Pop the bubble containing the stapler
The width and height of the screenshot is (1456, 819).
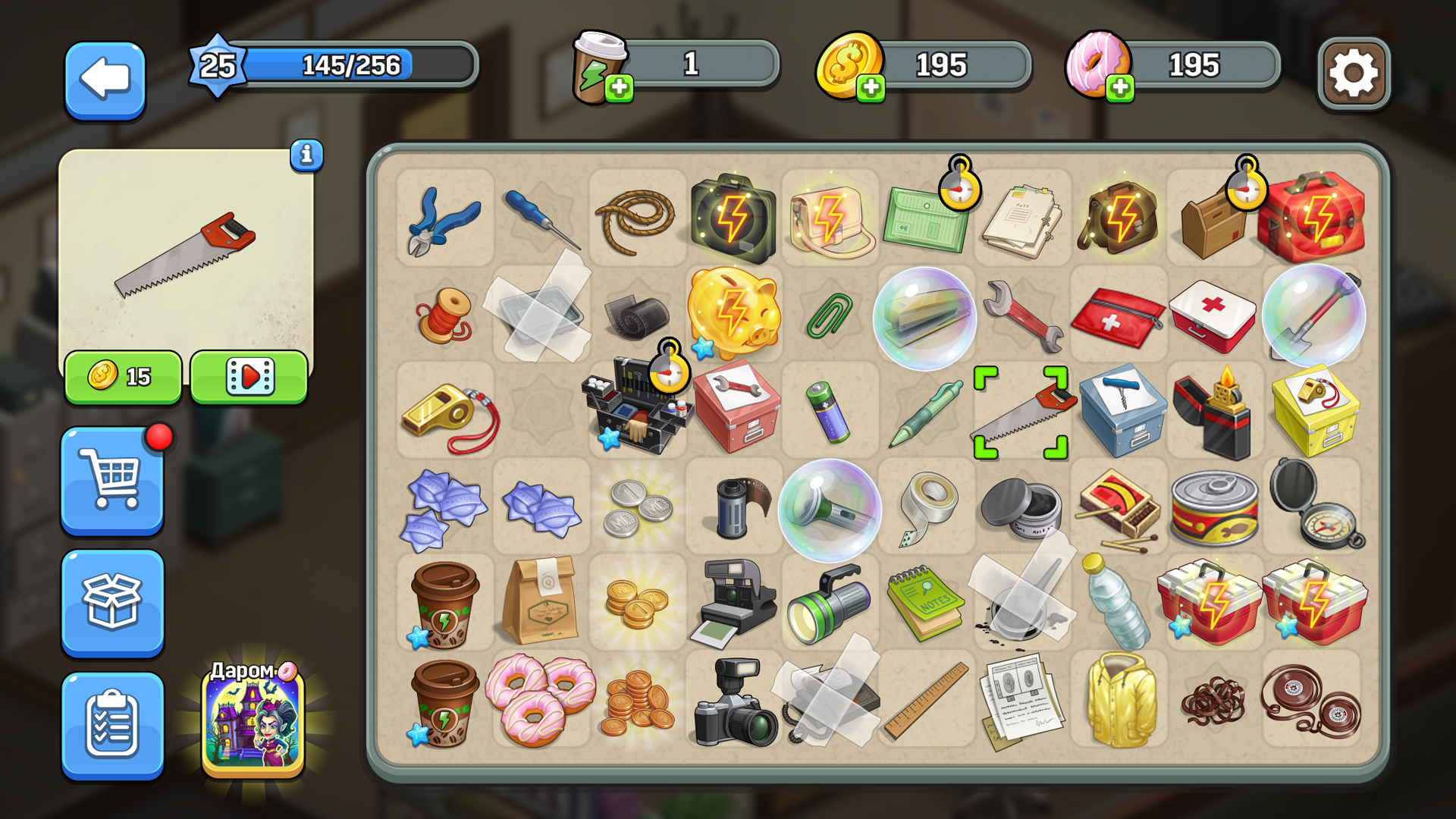click(925, 314)
